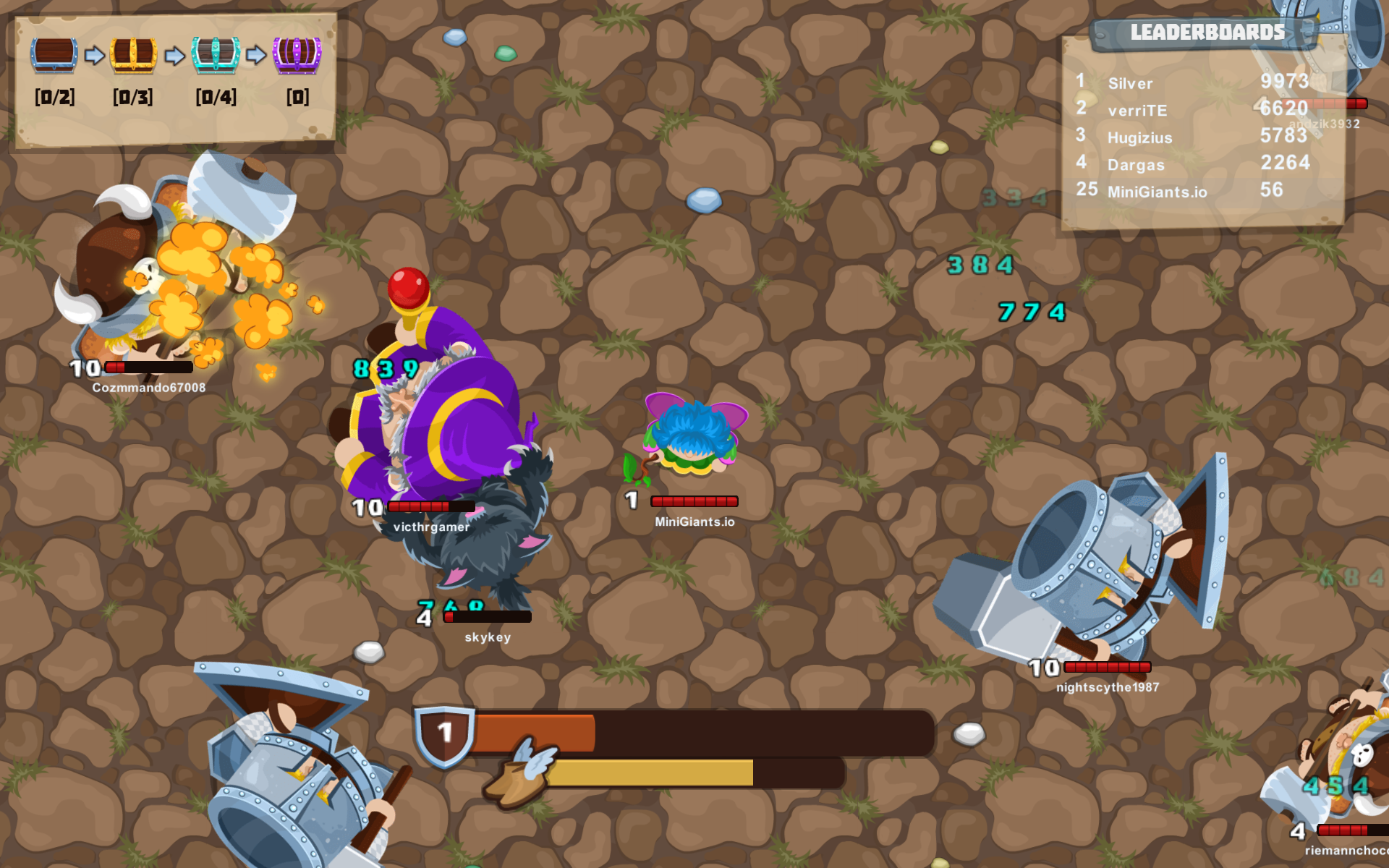This screenshot has width=1389, height=868.
Task: Click Cozmmando67008's name label
Action: 148,387
